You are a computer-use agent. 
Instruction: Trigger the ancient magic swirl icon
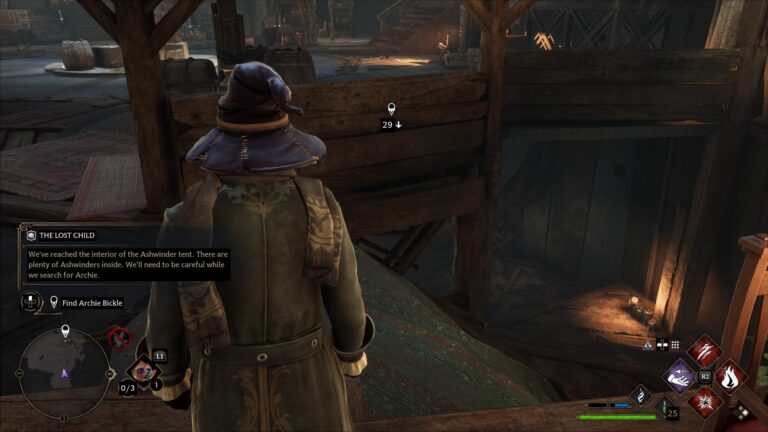[640, 396]
